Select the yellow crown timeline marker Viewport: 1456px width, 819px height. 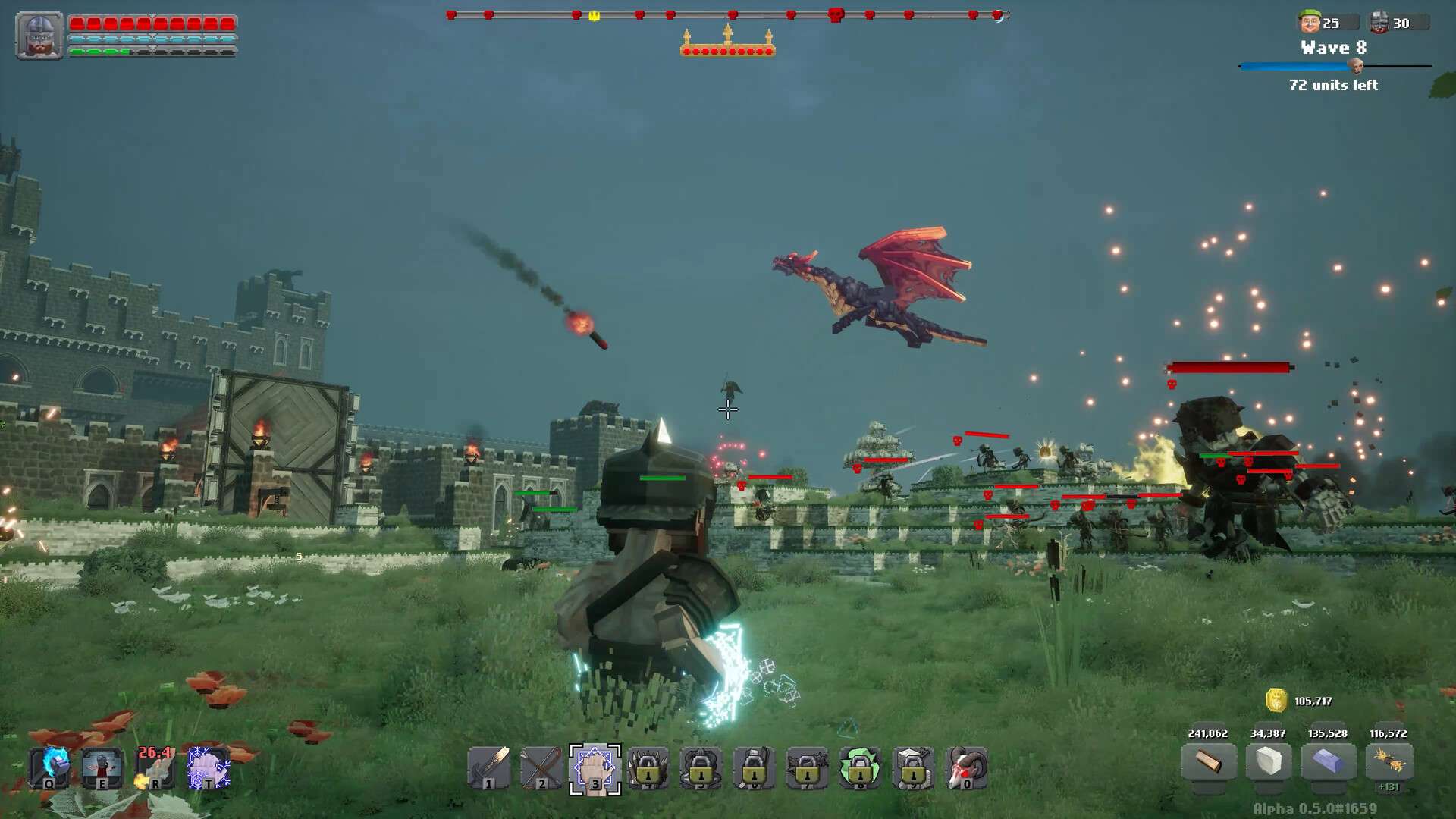[x=595, y=15]
